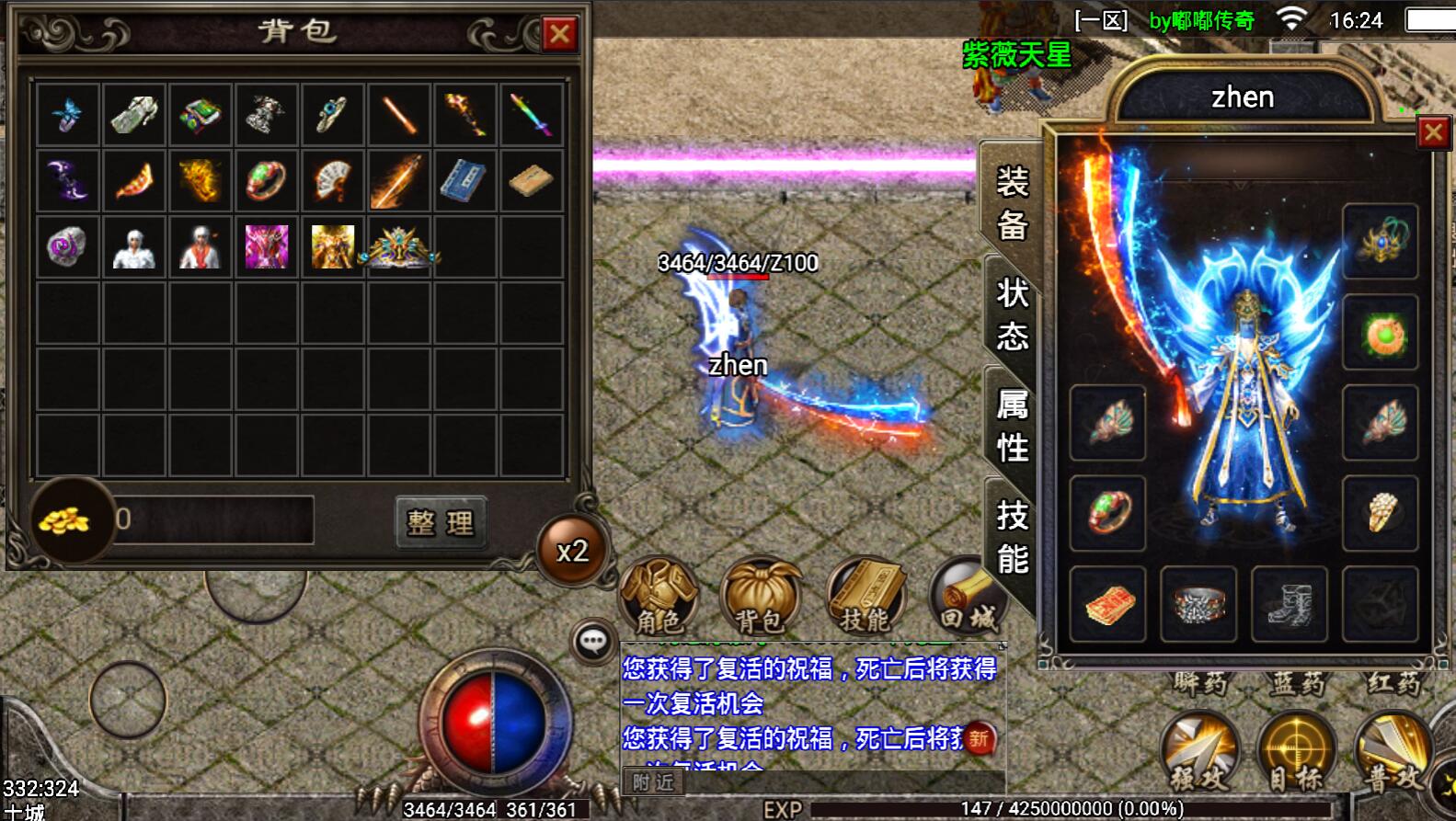Screen dimensions: 1456x821
Task: Open the chat bubble button
Action: point(593,641)
